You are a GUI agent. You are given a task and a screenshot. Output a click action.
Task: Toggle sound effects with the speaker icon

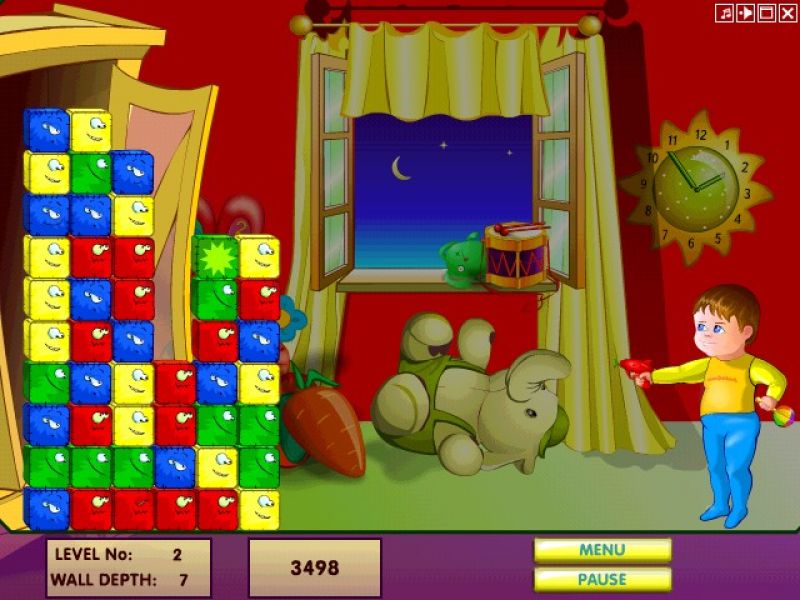745,13
